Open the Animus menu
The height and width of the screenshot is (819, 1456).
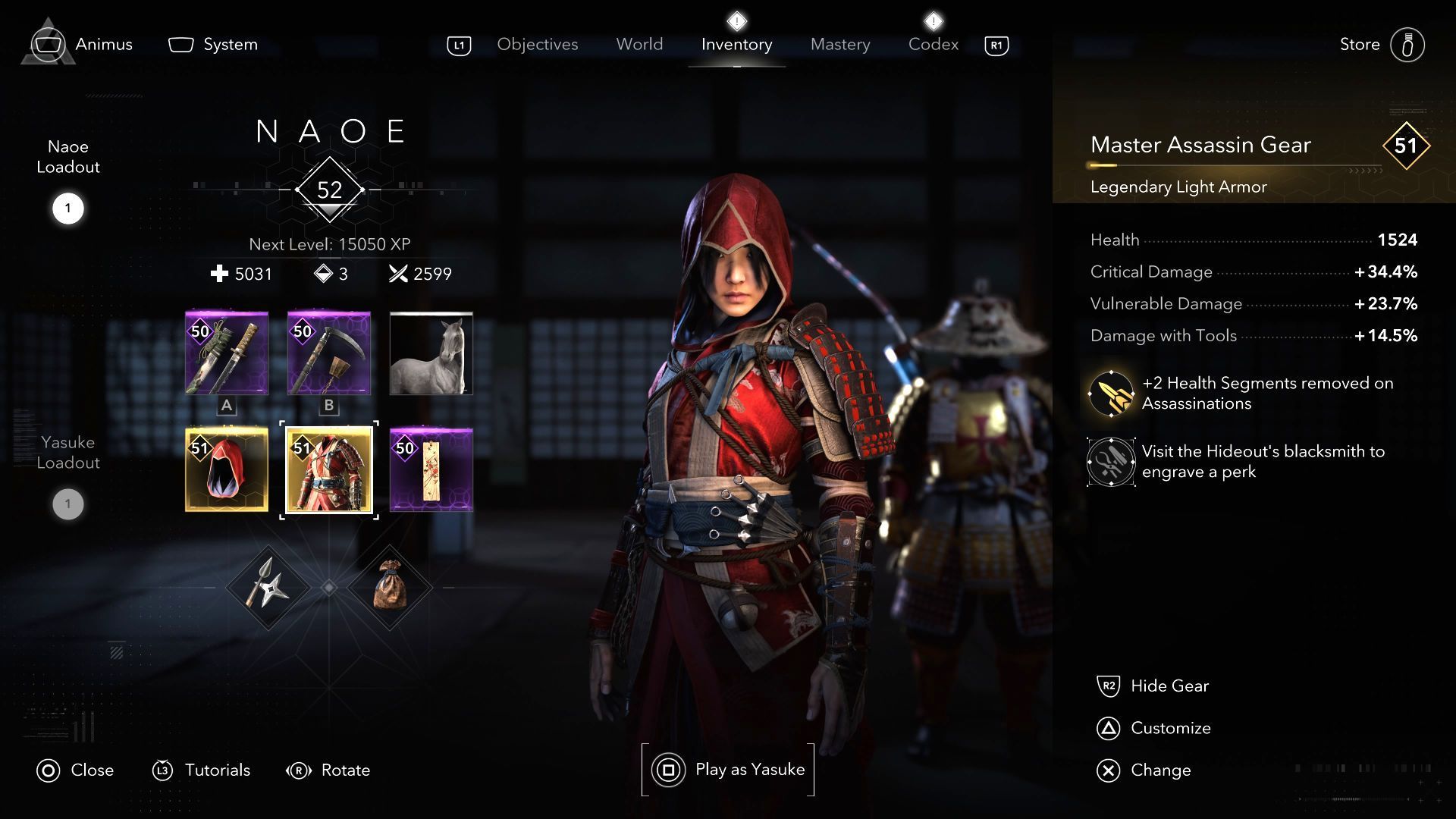83,45
